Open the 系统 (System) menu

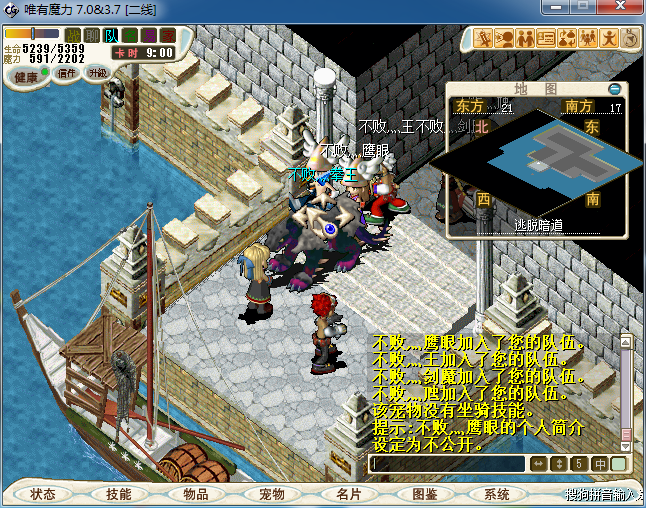(497, 494)
